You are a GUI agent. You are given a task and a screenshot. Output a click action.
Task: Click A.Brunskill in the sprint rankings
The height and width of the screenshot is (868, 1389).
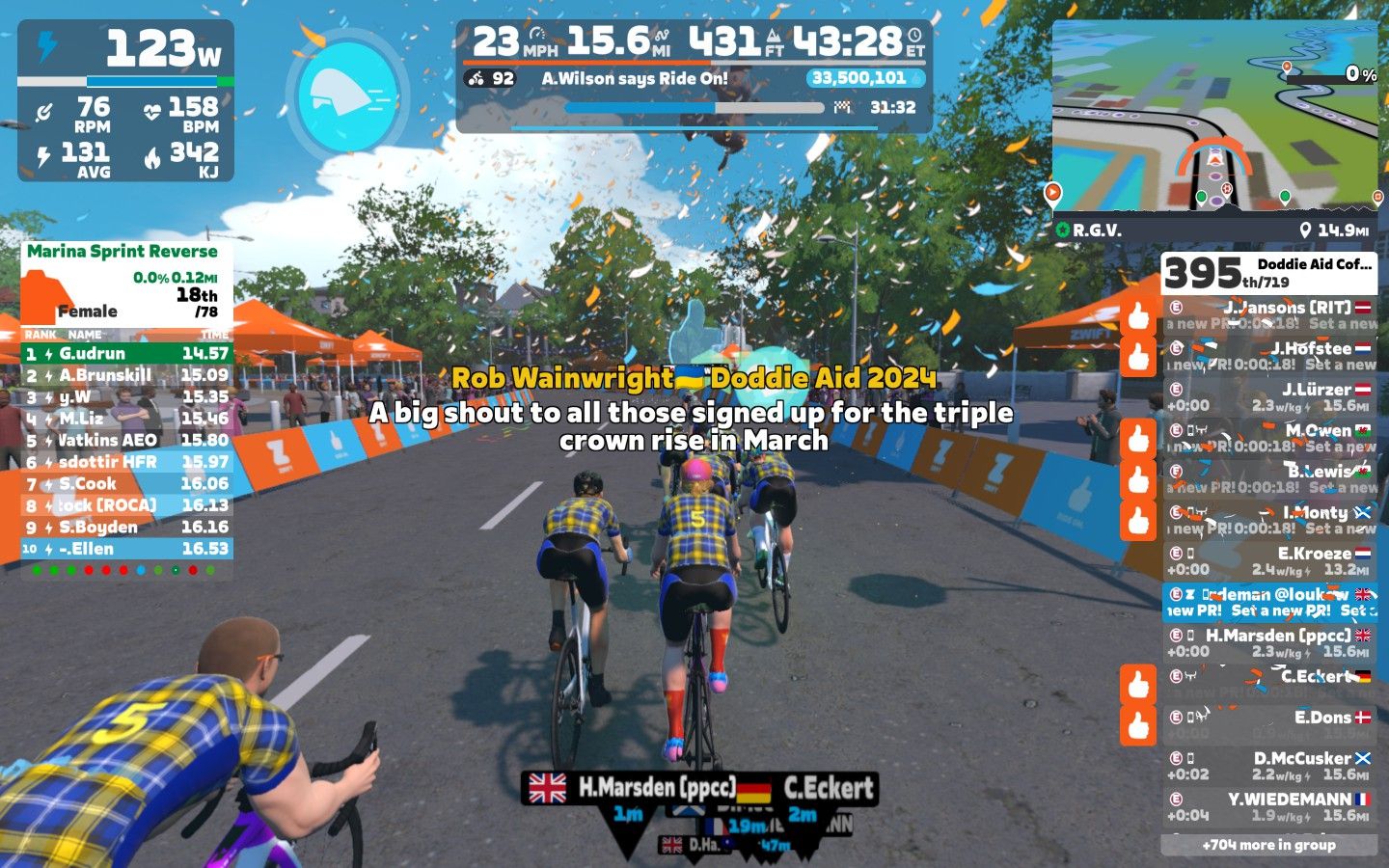[126, 375]
